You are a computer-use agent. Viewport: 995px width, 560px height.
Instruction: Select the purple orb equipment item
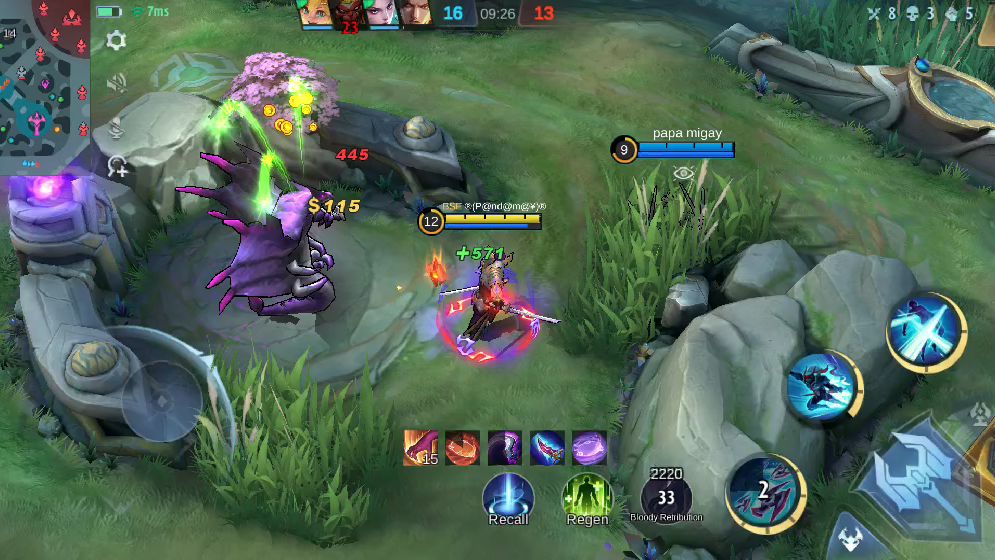[x=589, y=448]
